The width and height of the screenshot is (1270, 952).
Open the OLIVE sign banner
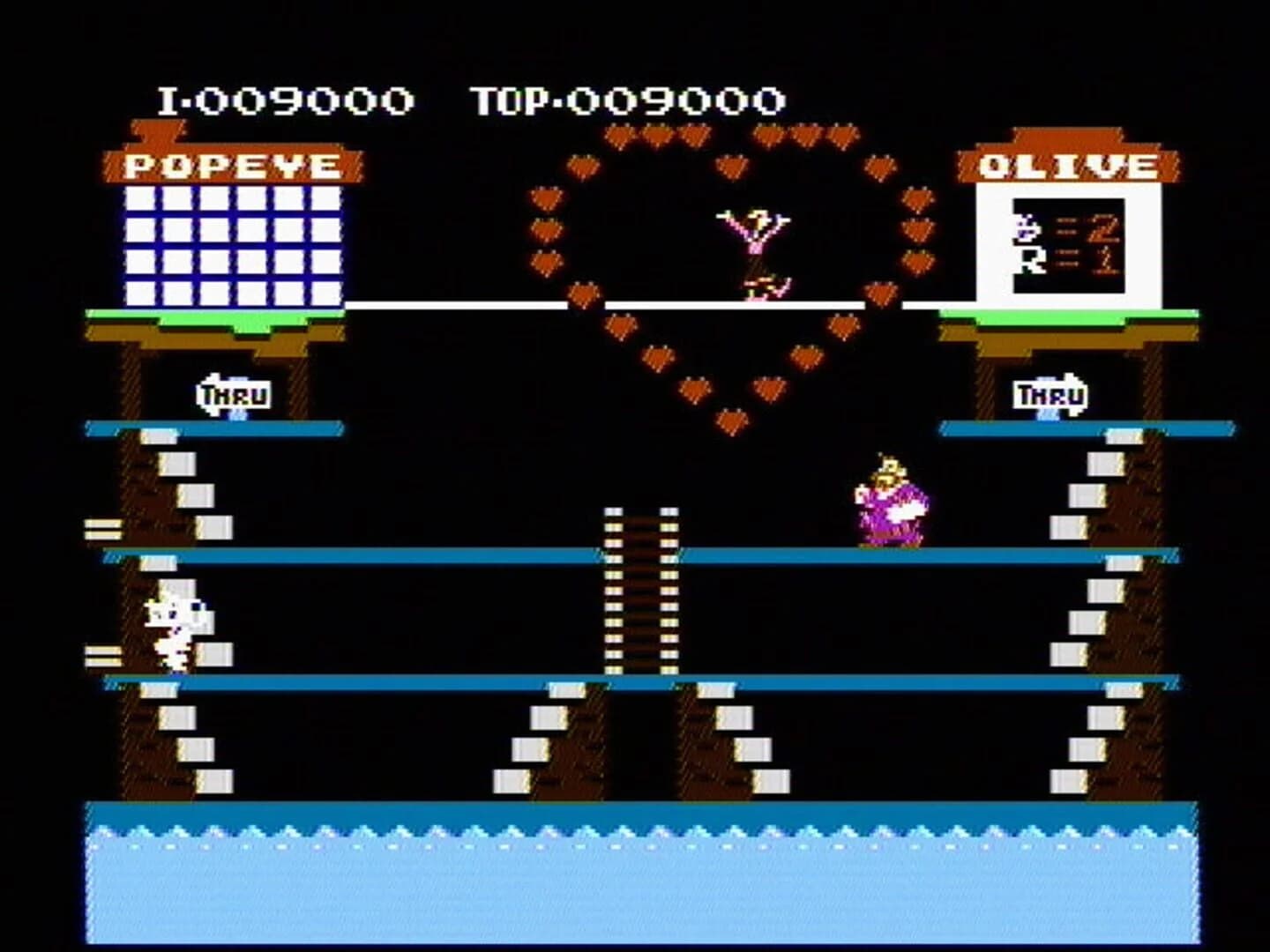pos(1067,166)
